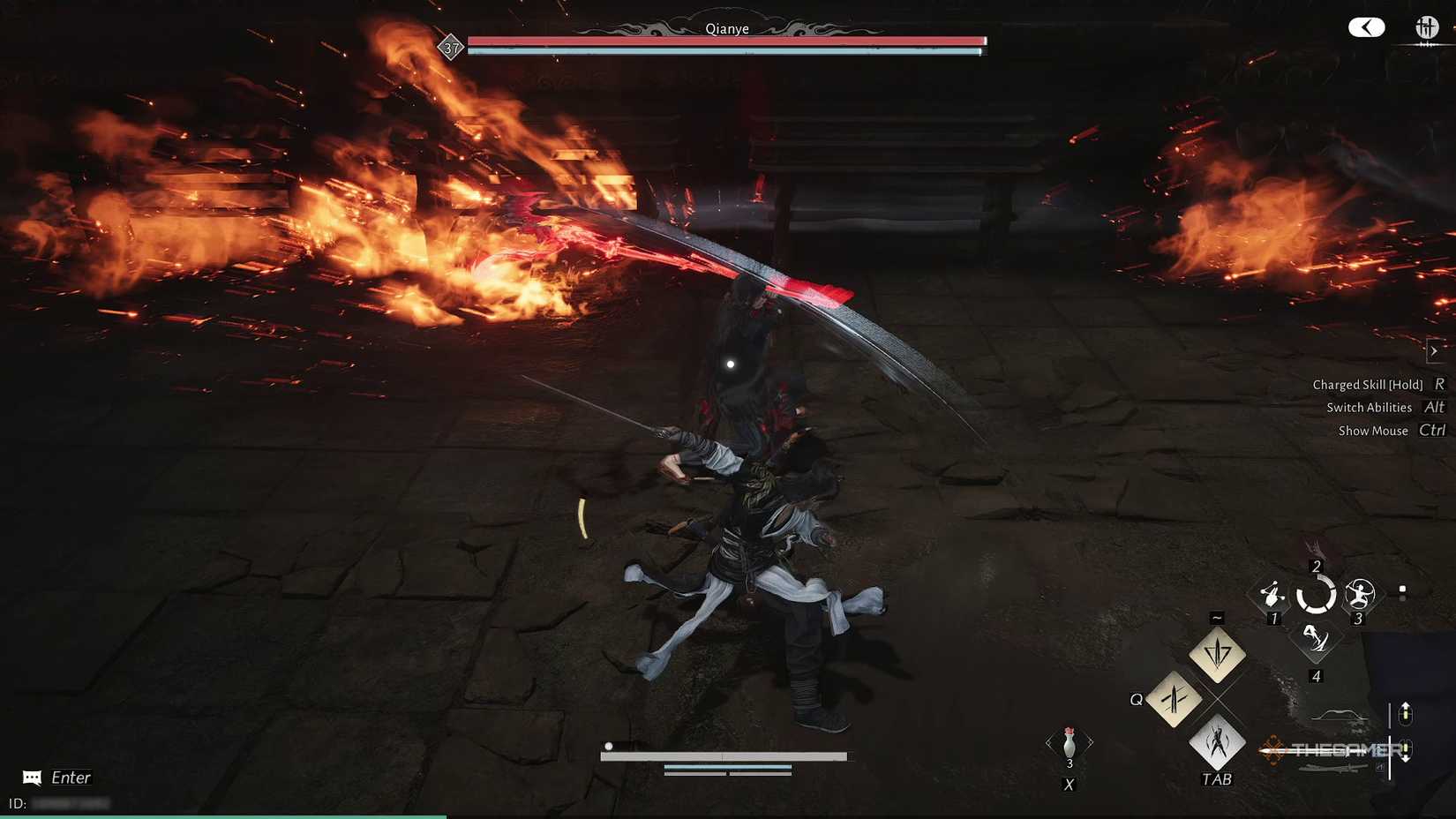Use the acrobatic skill in slot 4
Image resolution: width=1456 pixels, height=819 pixels.
[1317, 639]
